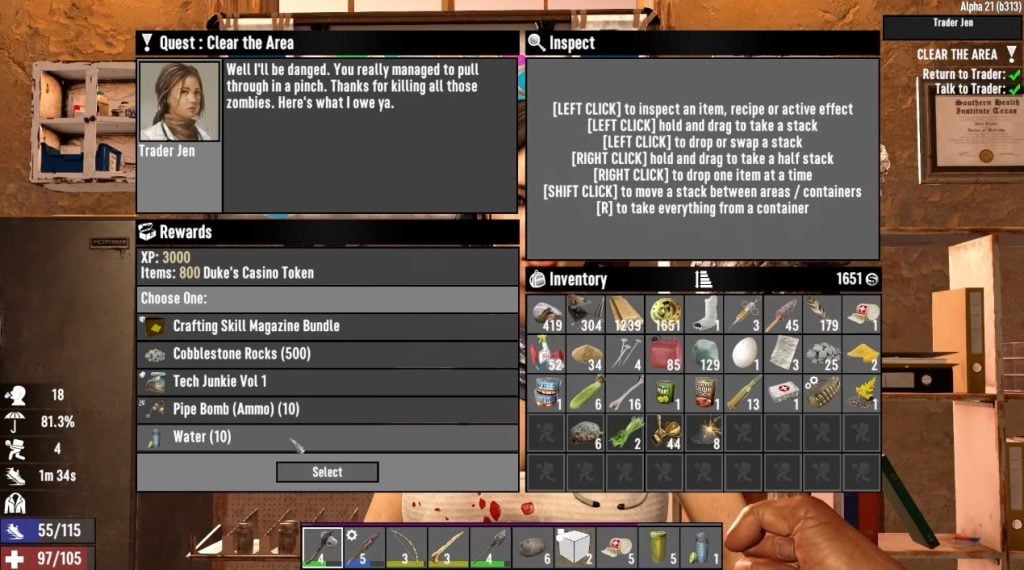
Task: Equip the wooden bow from the hotbar
Action: tap(406, 547)
